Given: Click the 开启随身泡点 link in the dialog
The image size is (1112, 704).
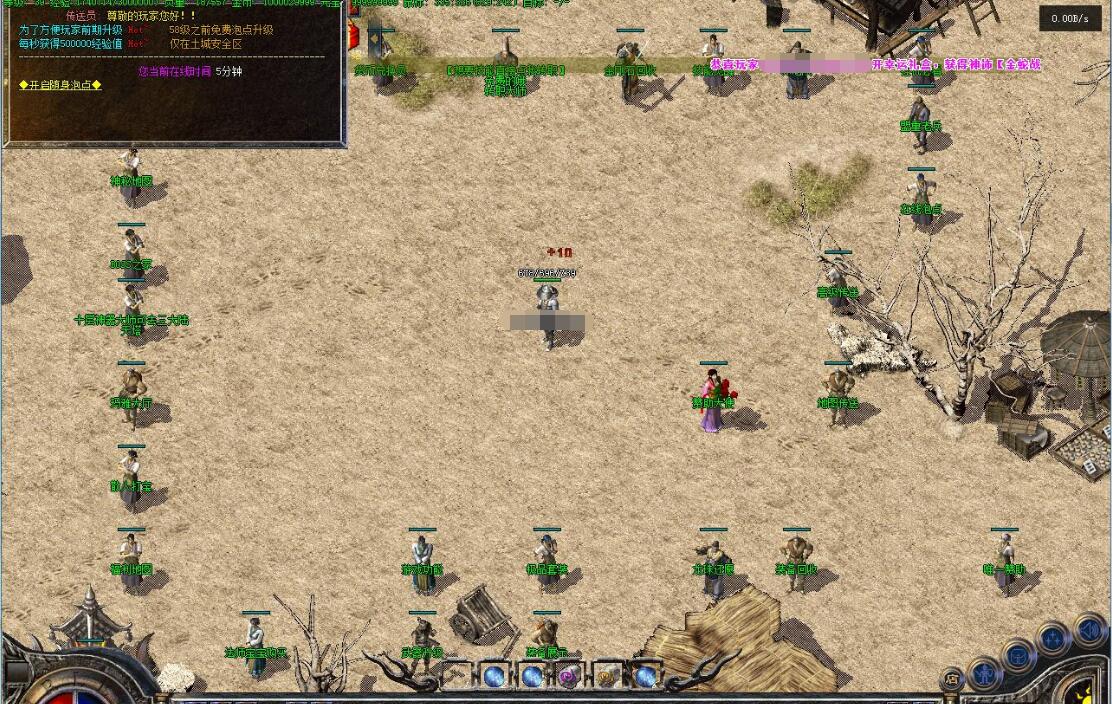Looking at the screenshot, I should coord(60,85).
